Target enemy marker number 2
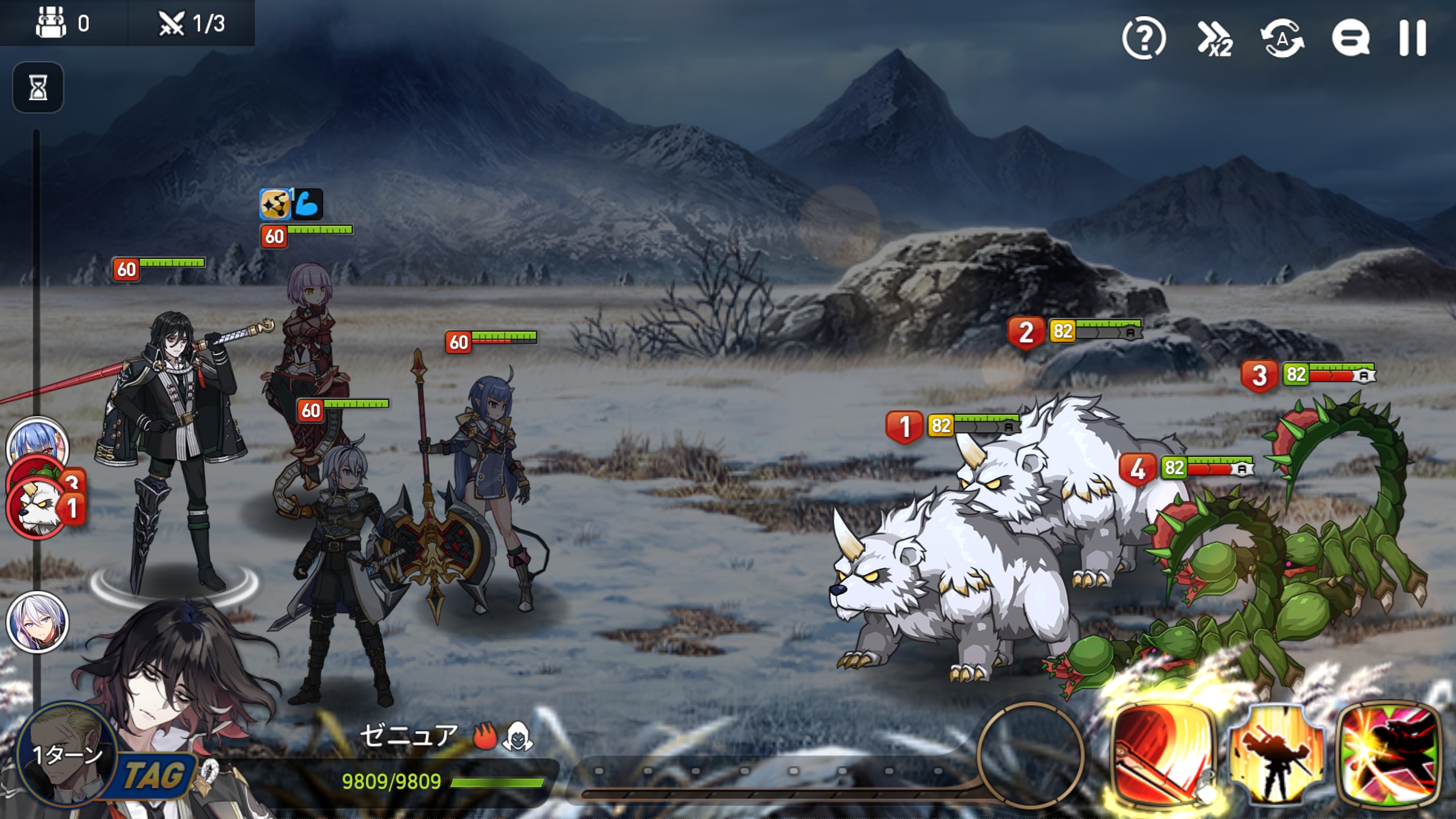Screen dimensions: 1456x819 [x=1025, y=332]
